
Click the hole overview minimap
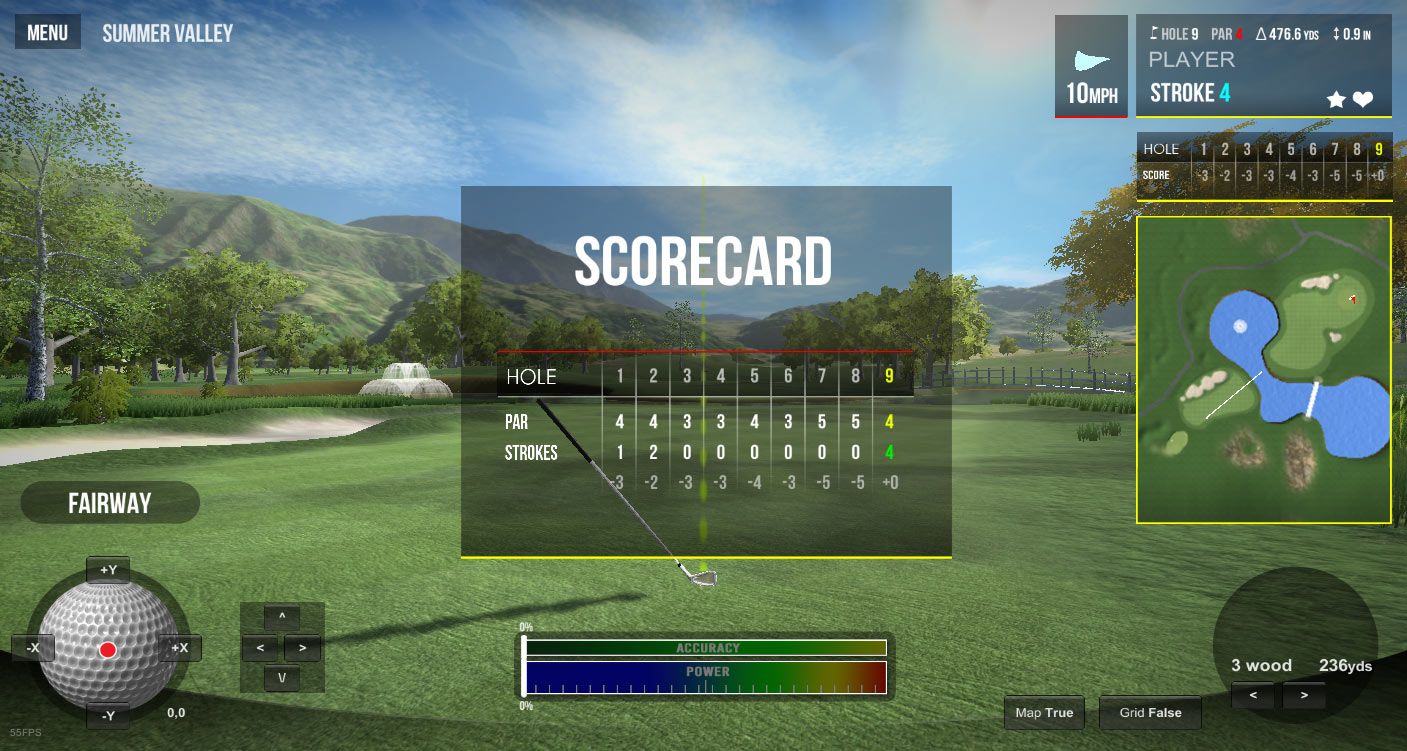[1263, 369]
